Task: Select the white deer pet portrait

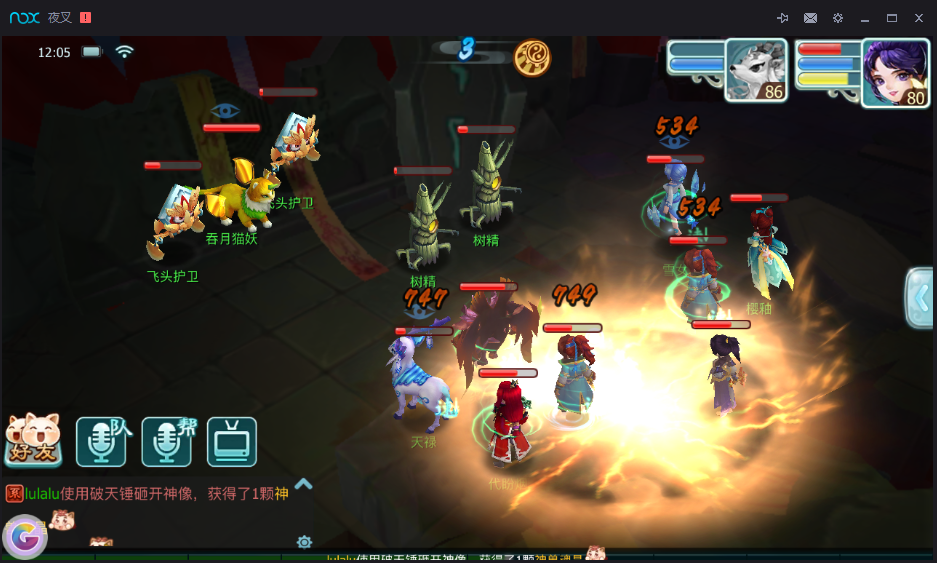Action: pos(755,70)
